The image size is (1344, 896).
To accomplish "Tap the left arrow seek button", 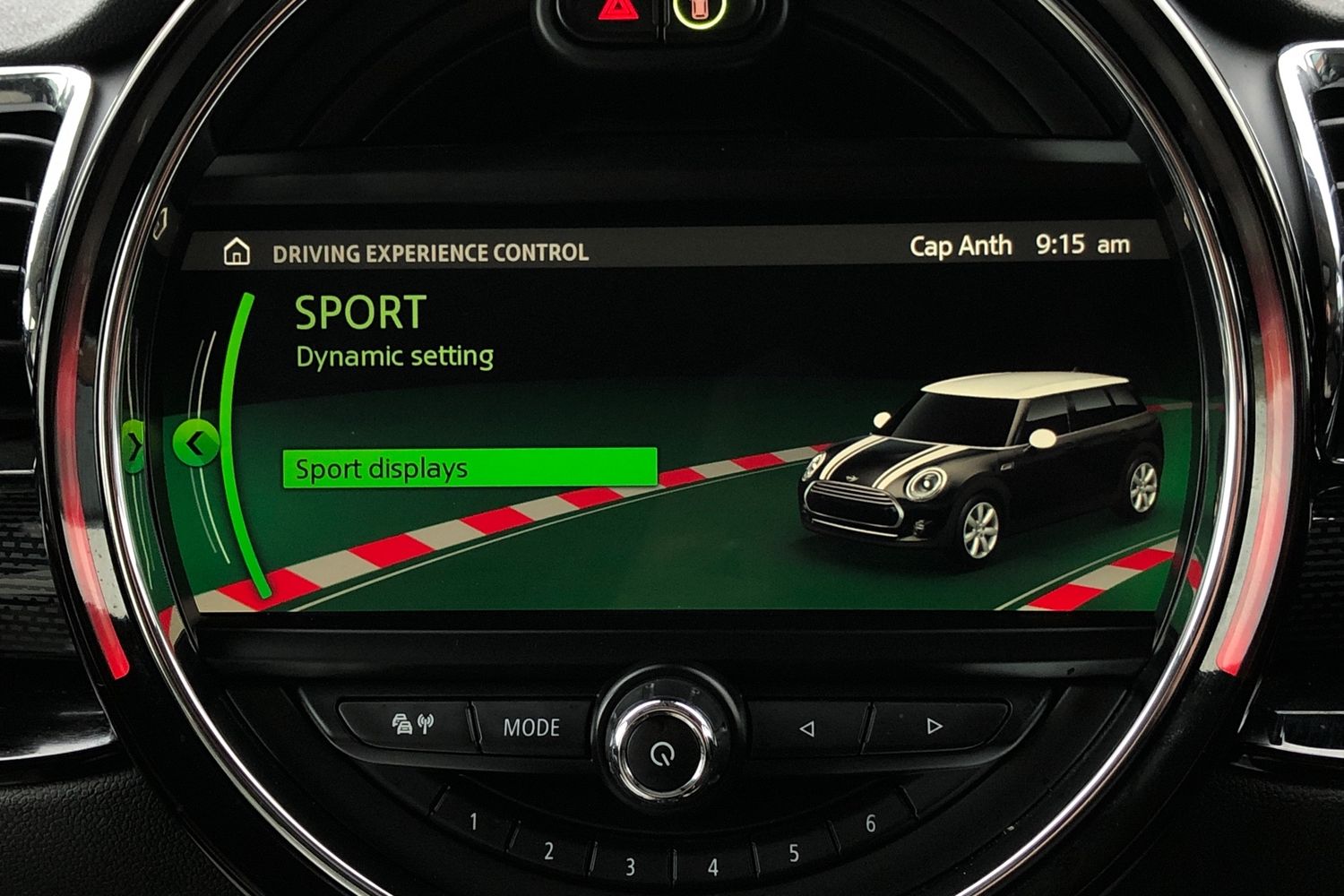I will (808, 726).
